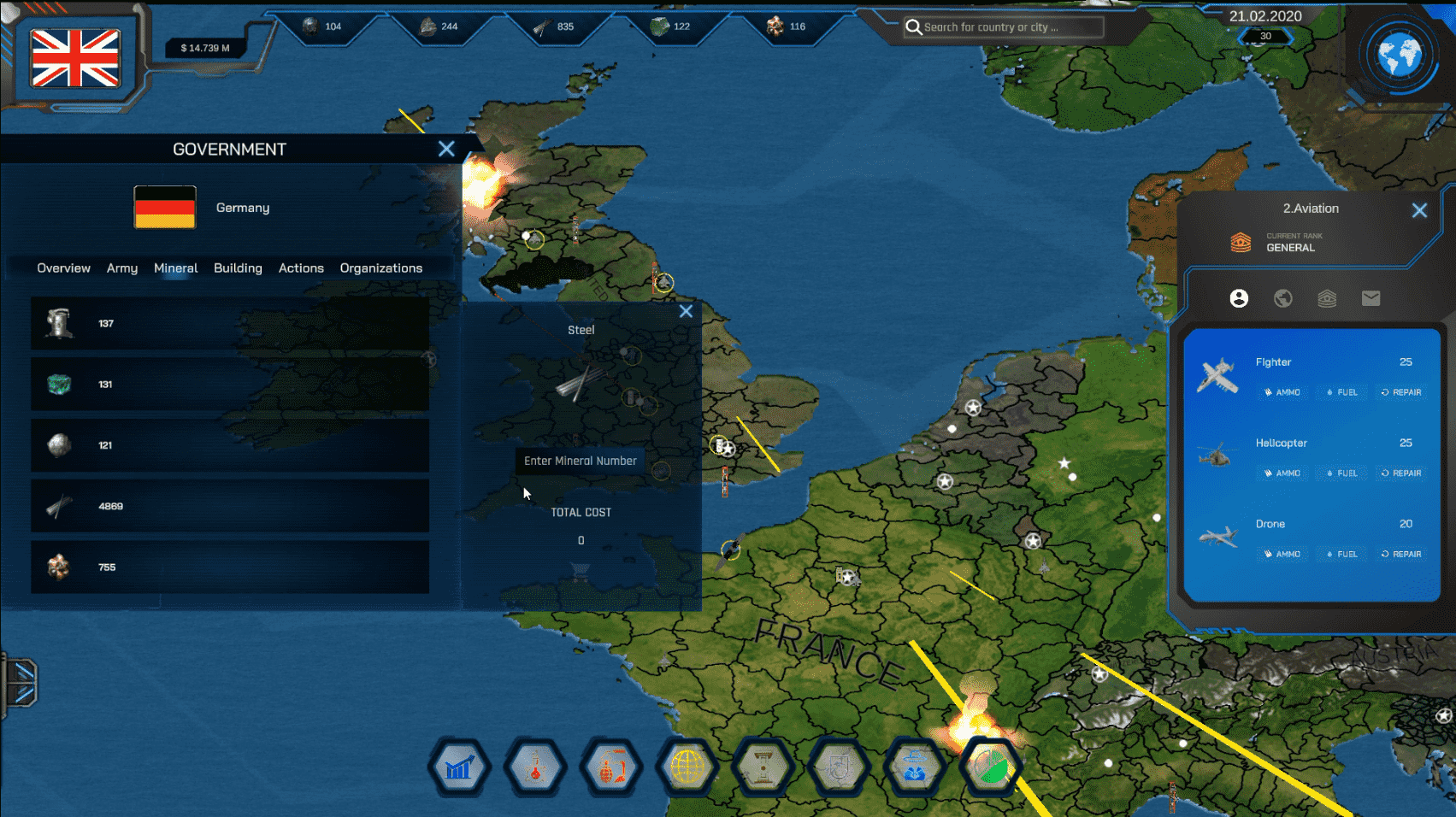The width and height of the screenshot is (1456, 817).
Task: Close the Steel purchase popup
Action: point(686,311)
